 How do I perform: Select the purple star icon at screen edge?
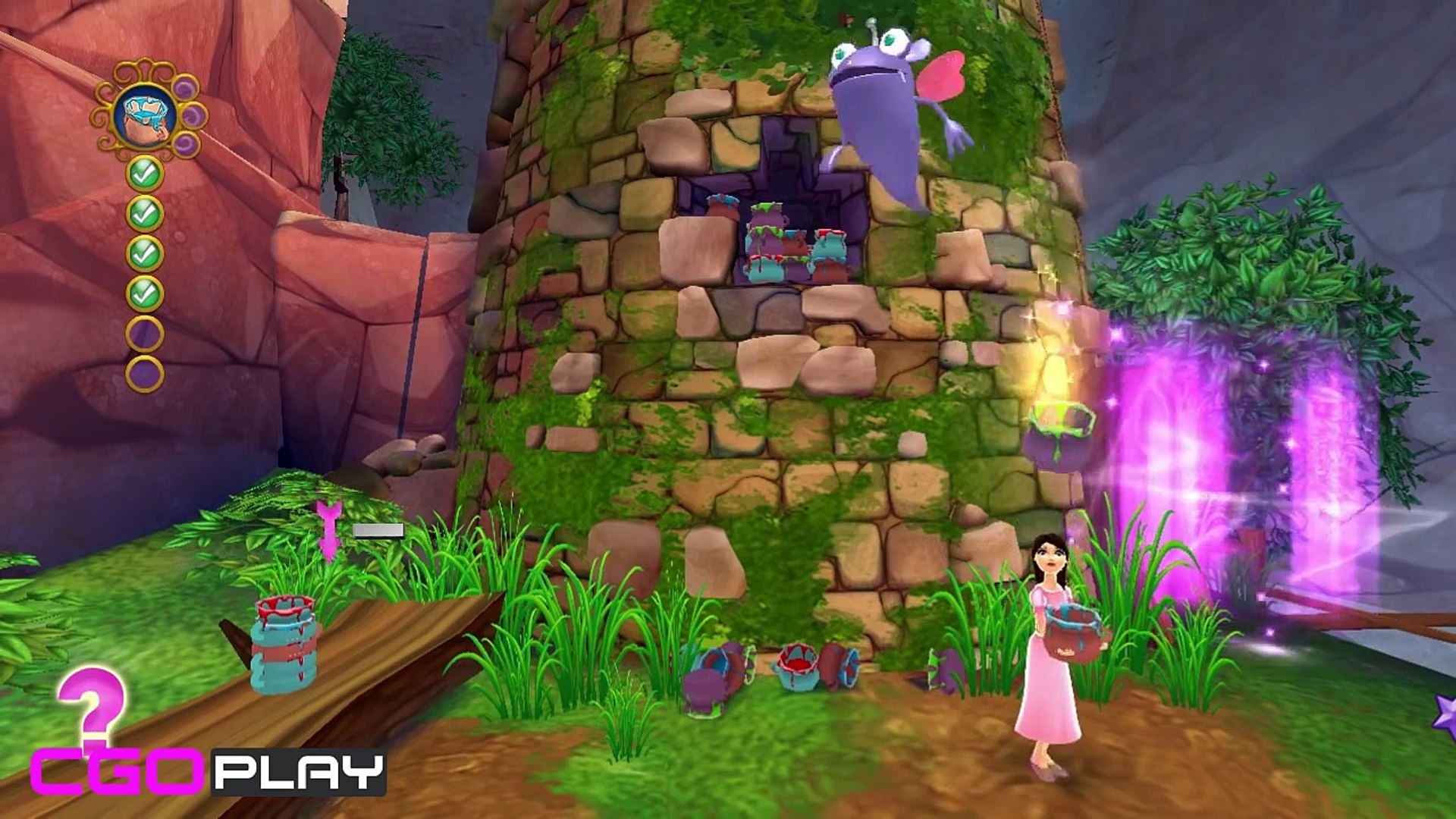coord(1445,716)
